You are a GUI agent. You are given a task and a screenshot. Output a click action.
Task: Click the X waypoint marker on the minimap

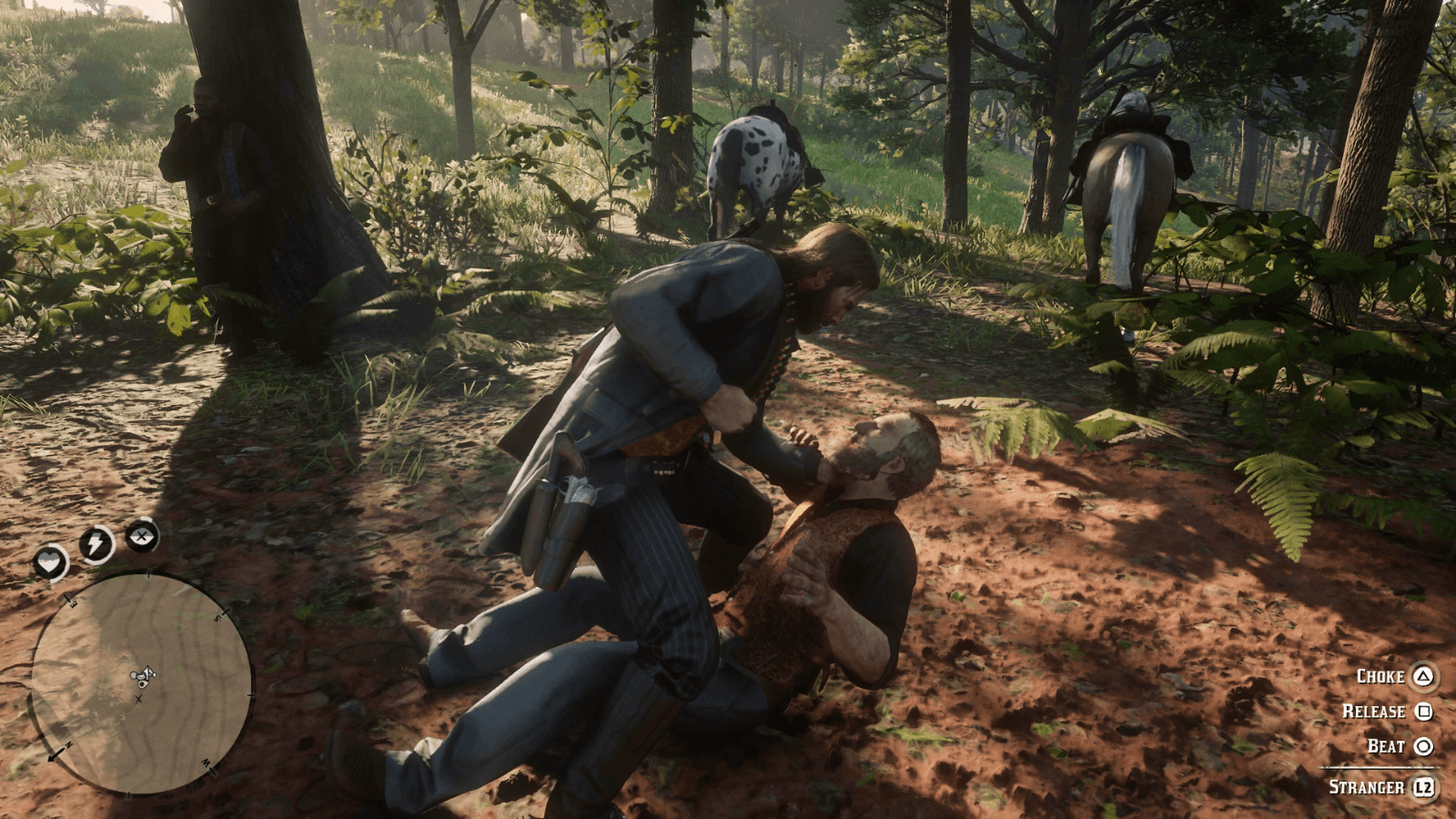[138, 699]
